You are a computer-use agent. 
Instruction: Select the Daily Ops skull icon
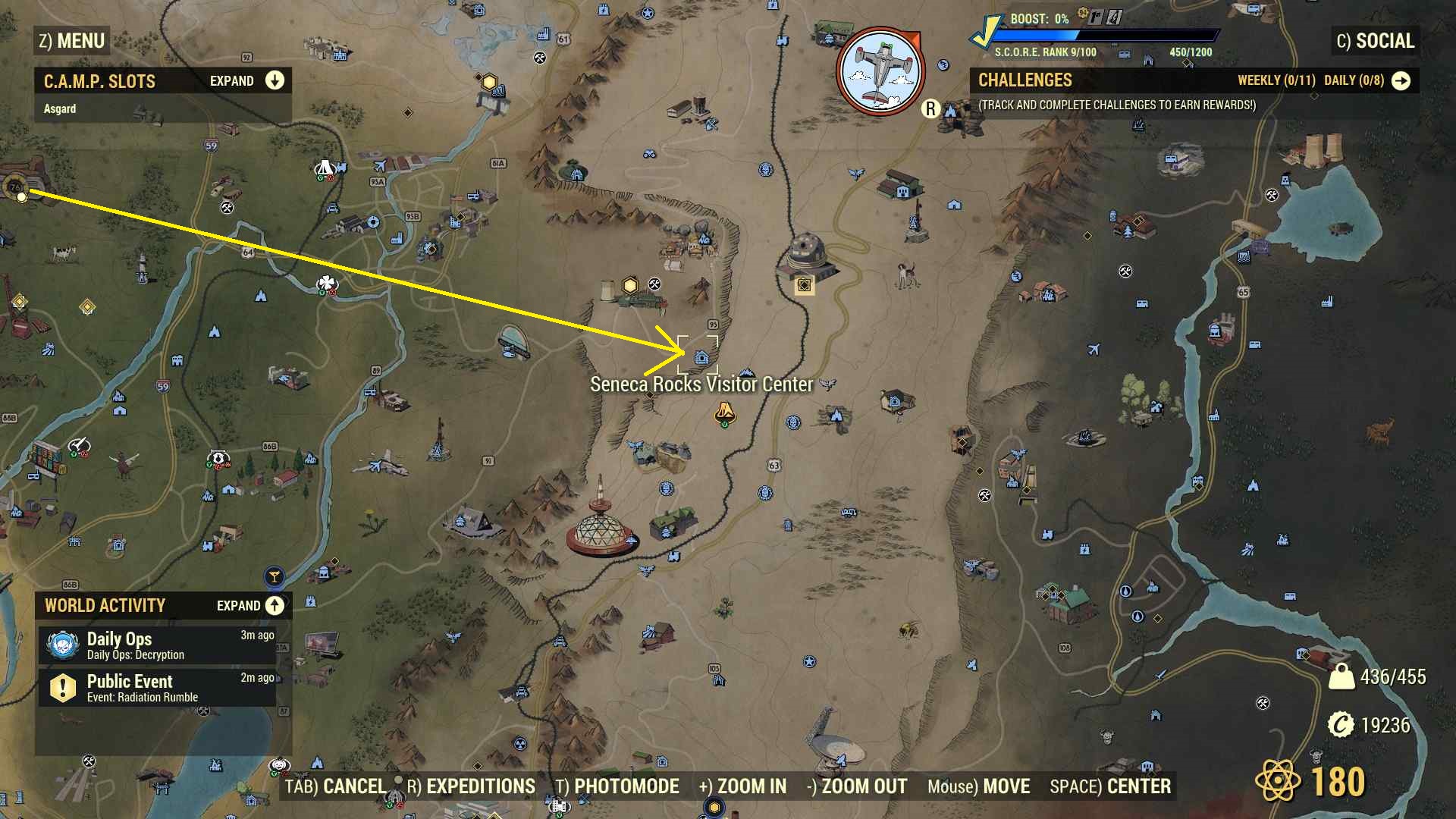point(64,644)
